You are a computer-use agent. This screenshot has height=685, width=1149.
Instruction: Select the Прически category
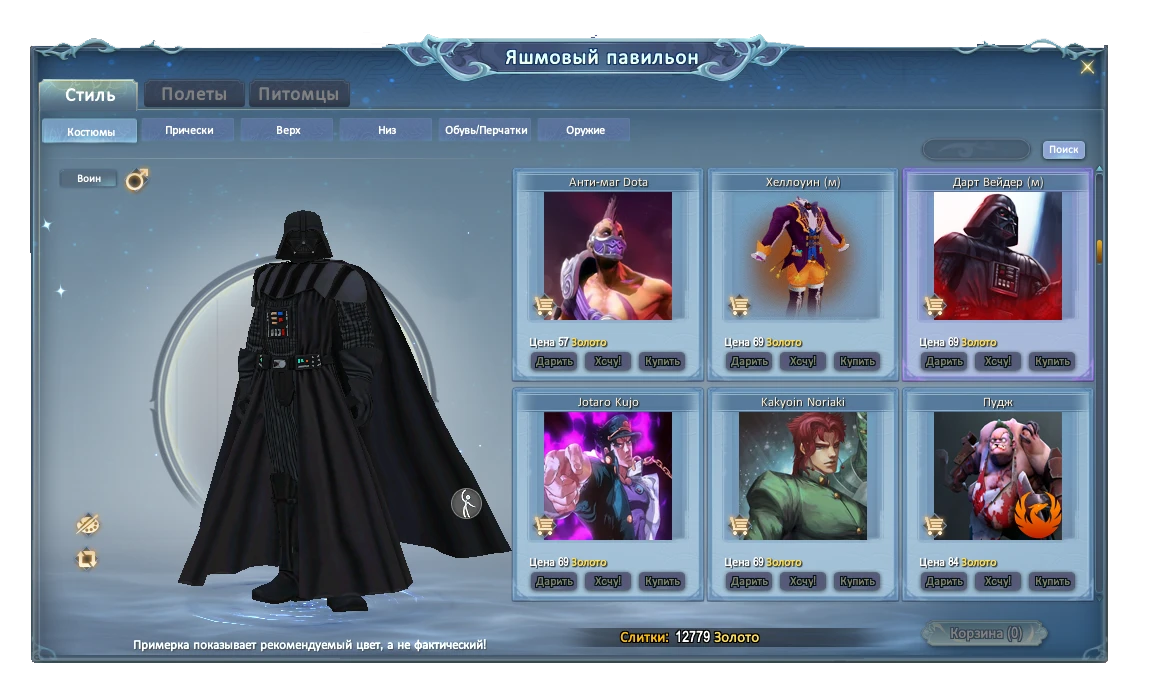point(189,130)
